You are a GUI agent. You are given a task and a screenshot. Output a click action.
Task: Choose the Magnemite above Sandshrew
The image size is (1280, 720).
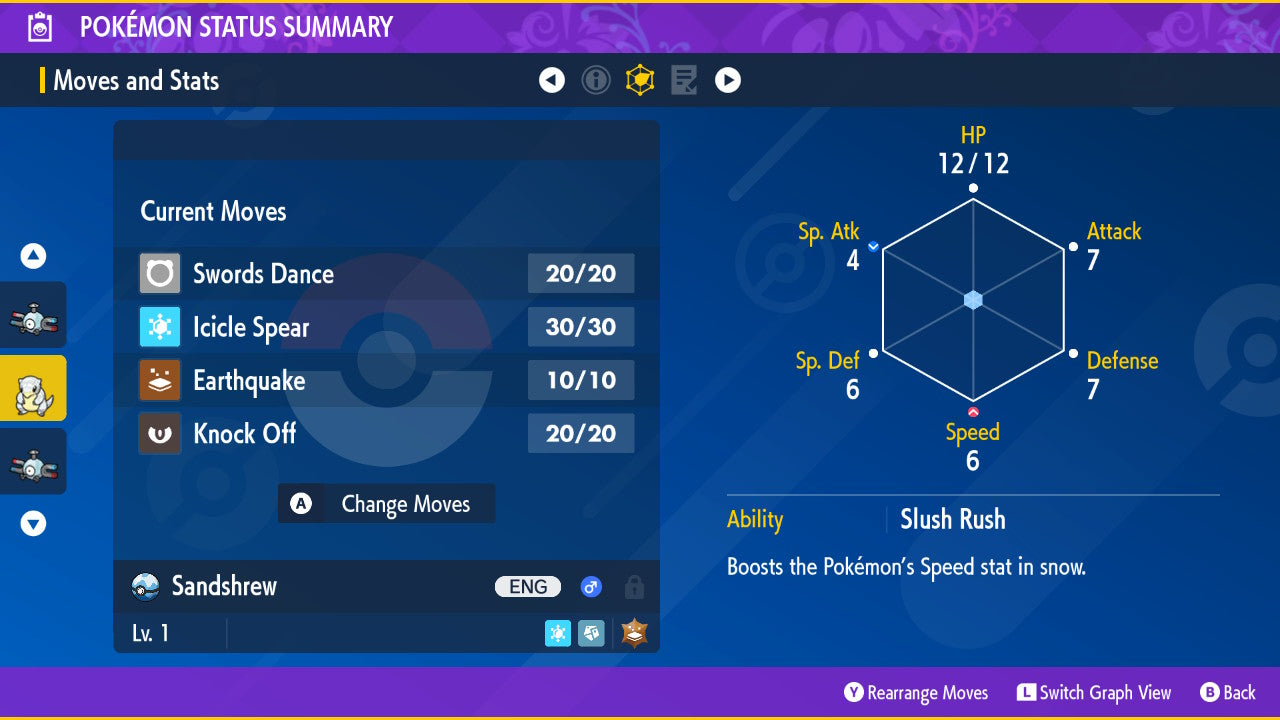tap(33, 316)
